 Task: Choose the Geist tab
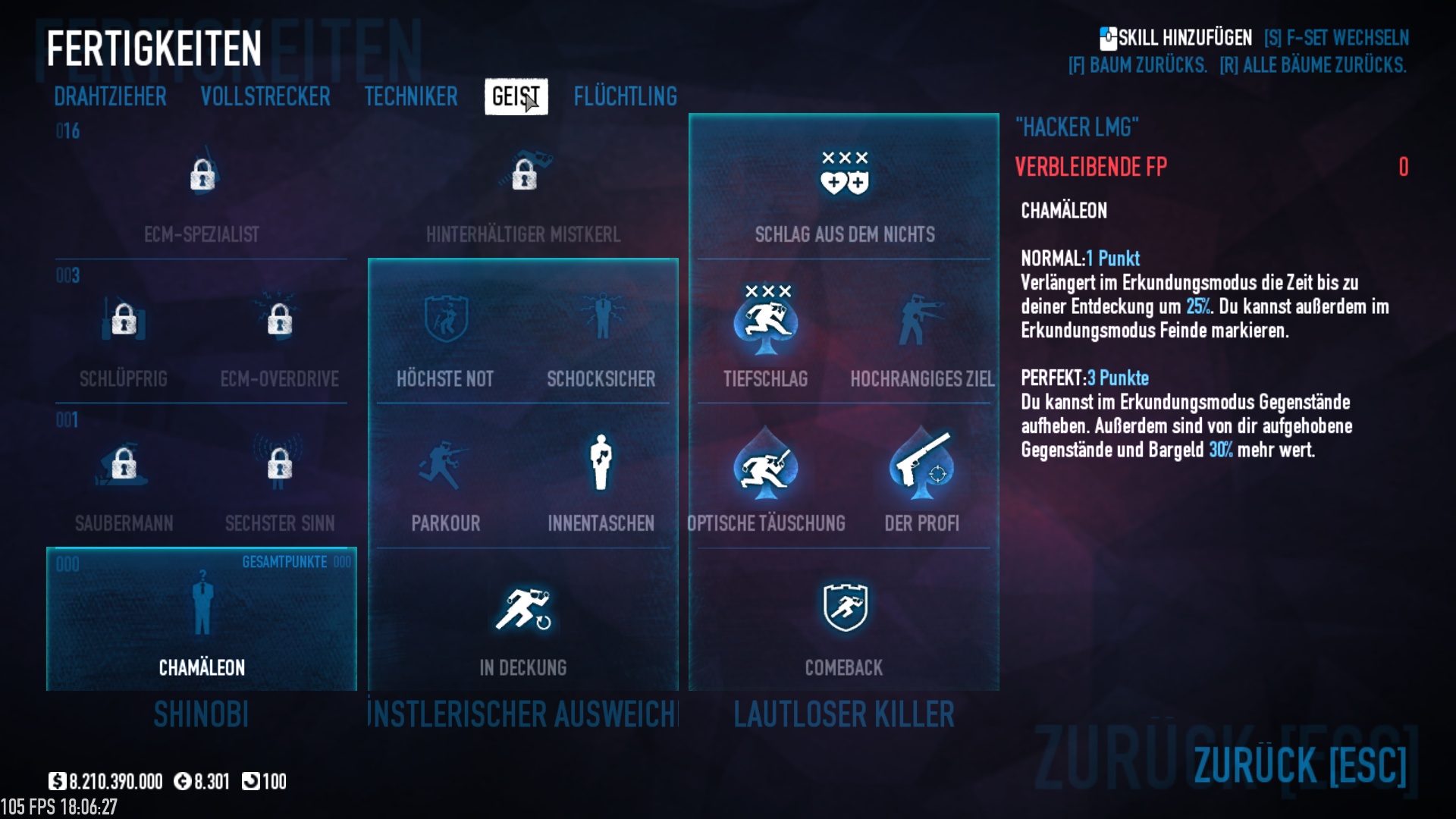[x=516, y=97]
